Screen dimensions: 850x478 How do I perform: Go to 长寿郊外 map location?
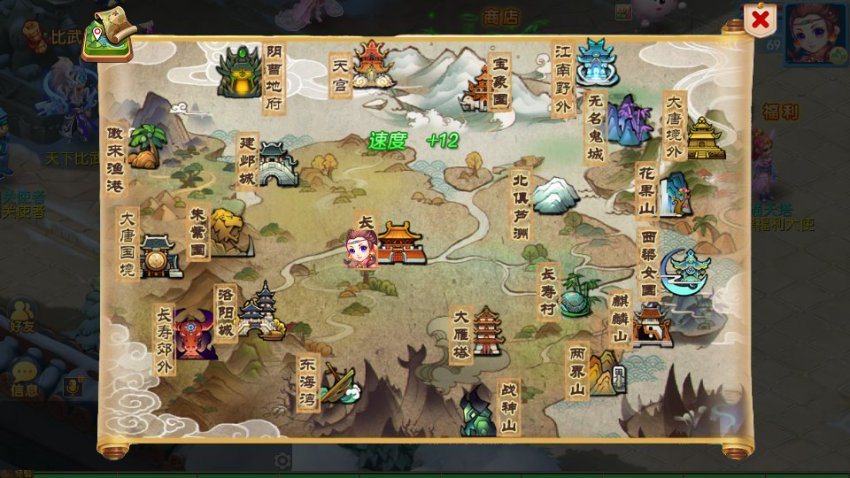tap(195, 334)
